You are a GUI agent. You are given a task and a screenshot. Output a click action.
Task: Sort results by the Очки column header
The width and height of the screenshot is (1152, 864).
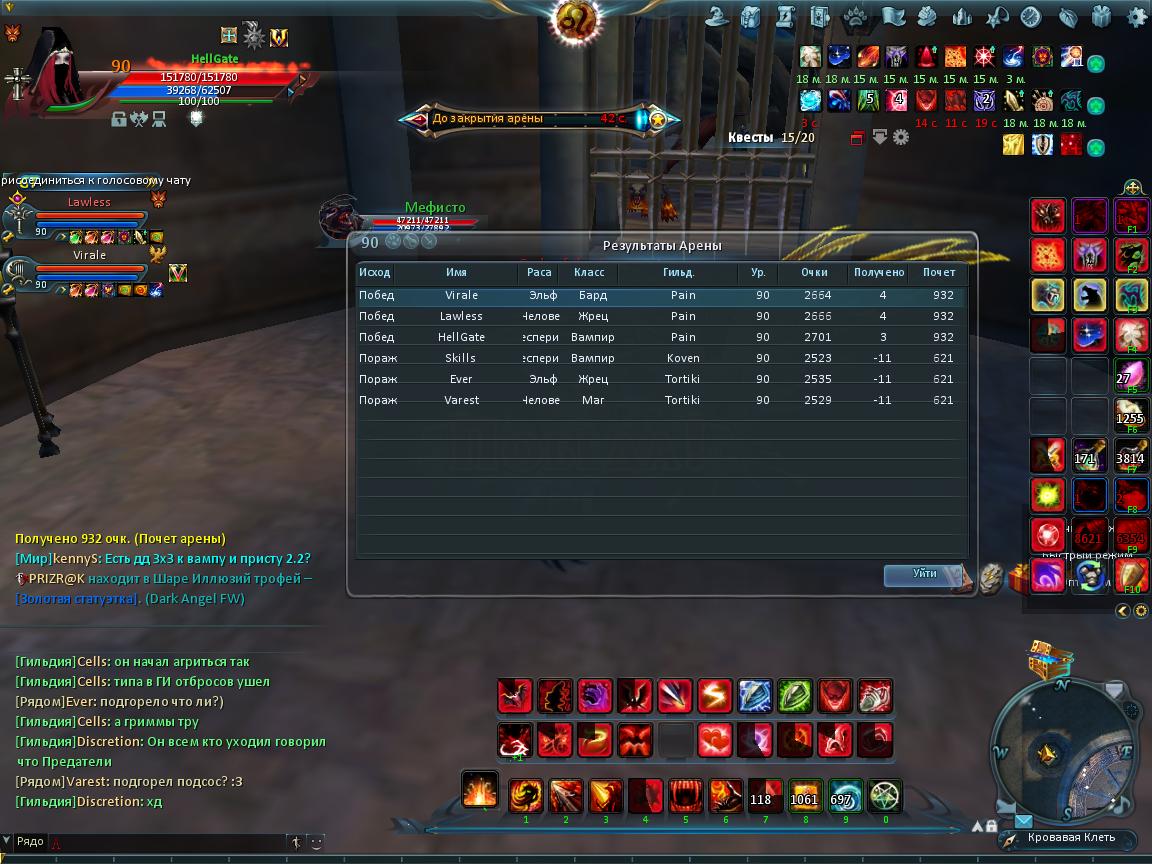(815, 272)
